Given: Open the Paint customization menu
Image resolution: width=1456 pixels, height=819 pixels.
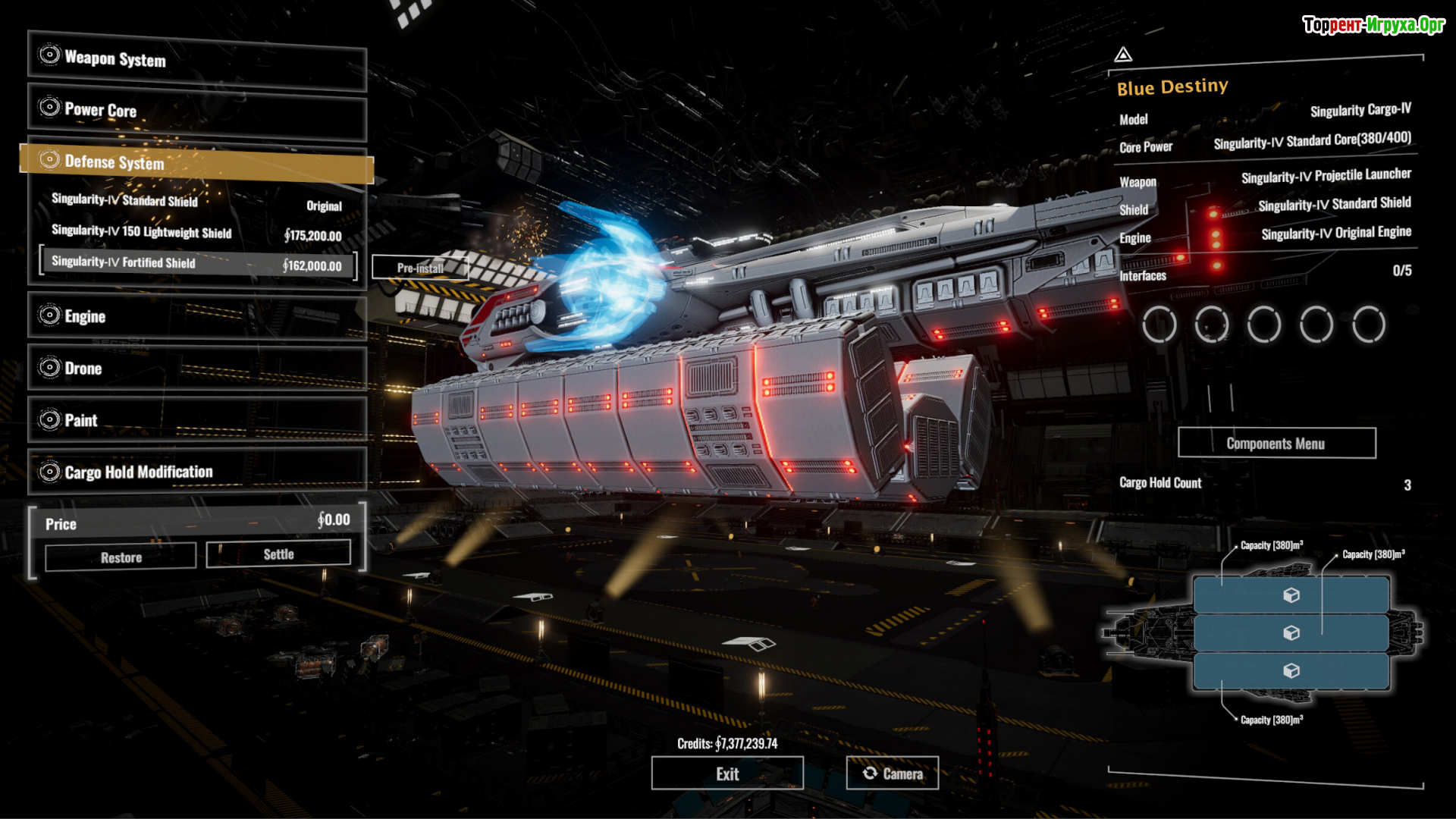Looking at the screenshot, I should coord(197,420).
